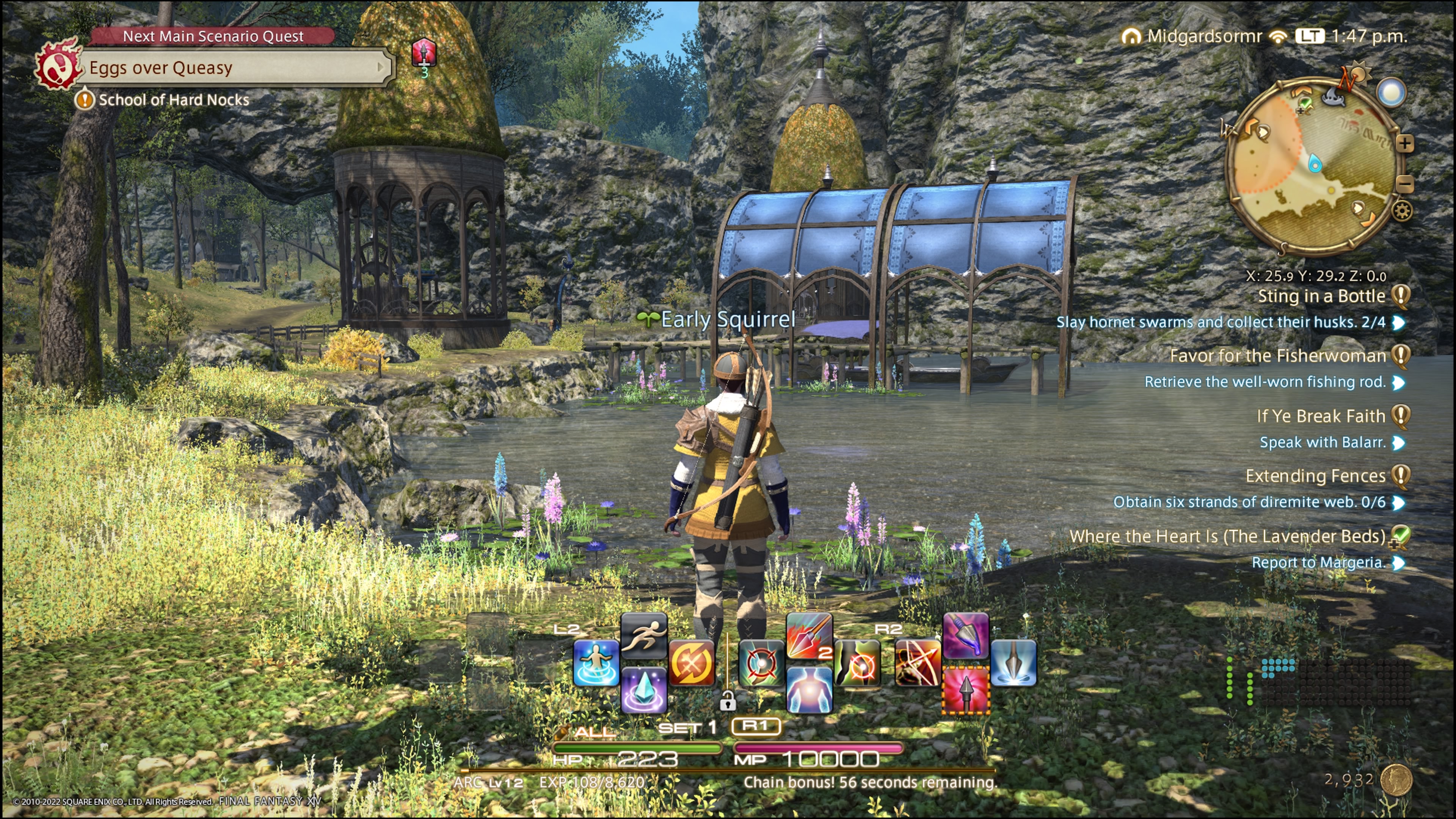Open the Sting in a Bottle quest

[x=1321, y=296]
